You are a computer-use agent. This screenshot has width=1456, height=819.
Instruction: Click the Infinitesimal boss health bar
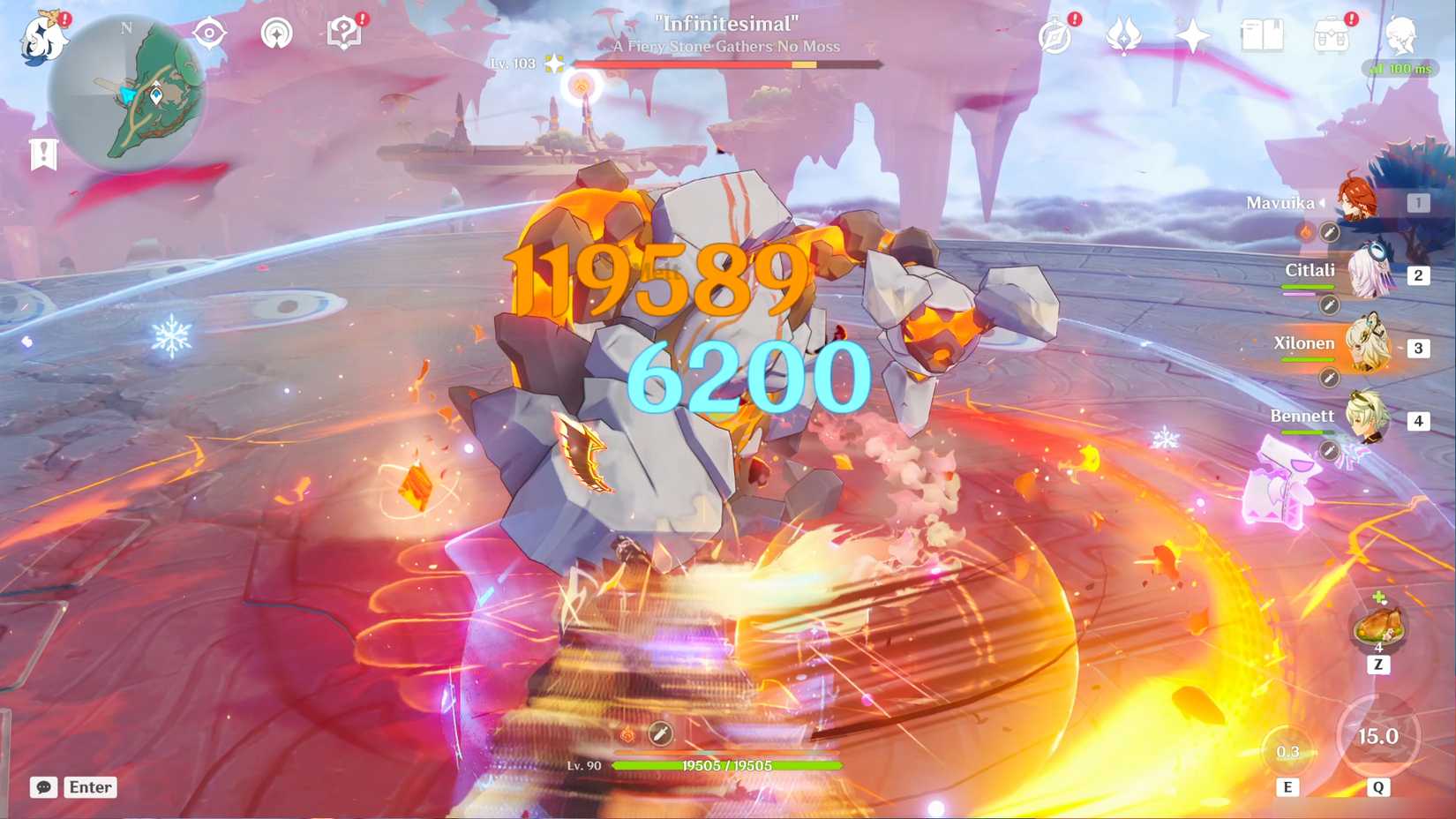pyautogui.click(x=725, y=63)
